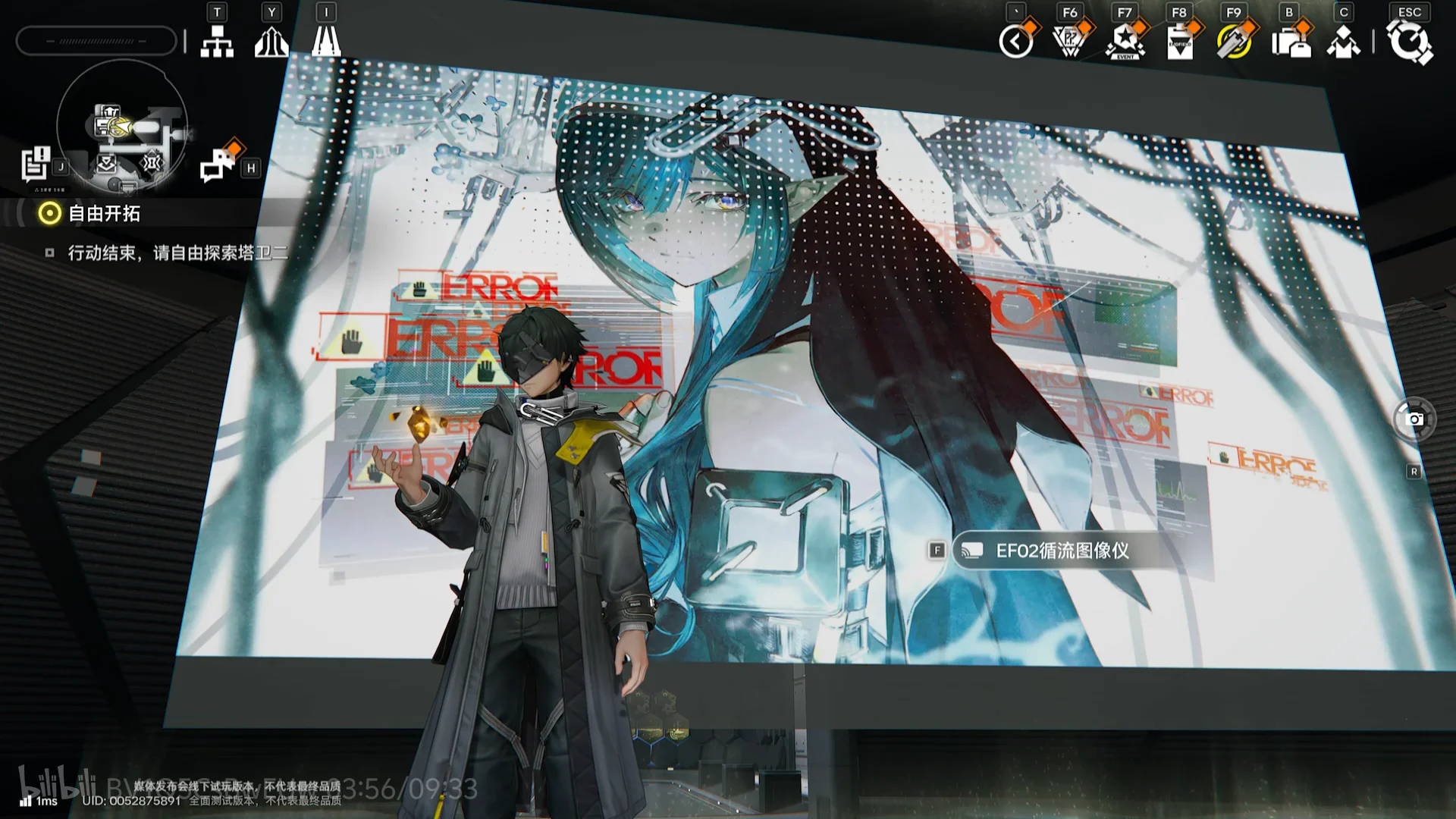The width and height of the screenshot is (1456, 819).
Task: Open the mission log documents icon
Action: [35, 165]
